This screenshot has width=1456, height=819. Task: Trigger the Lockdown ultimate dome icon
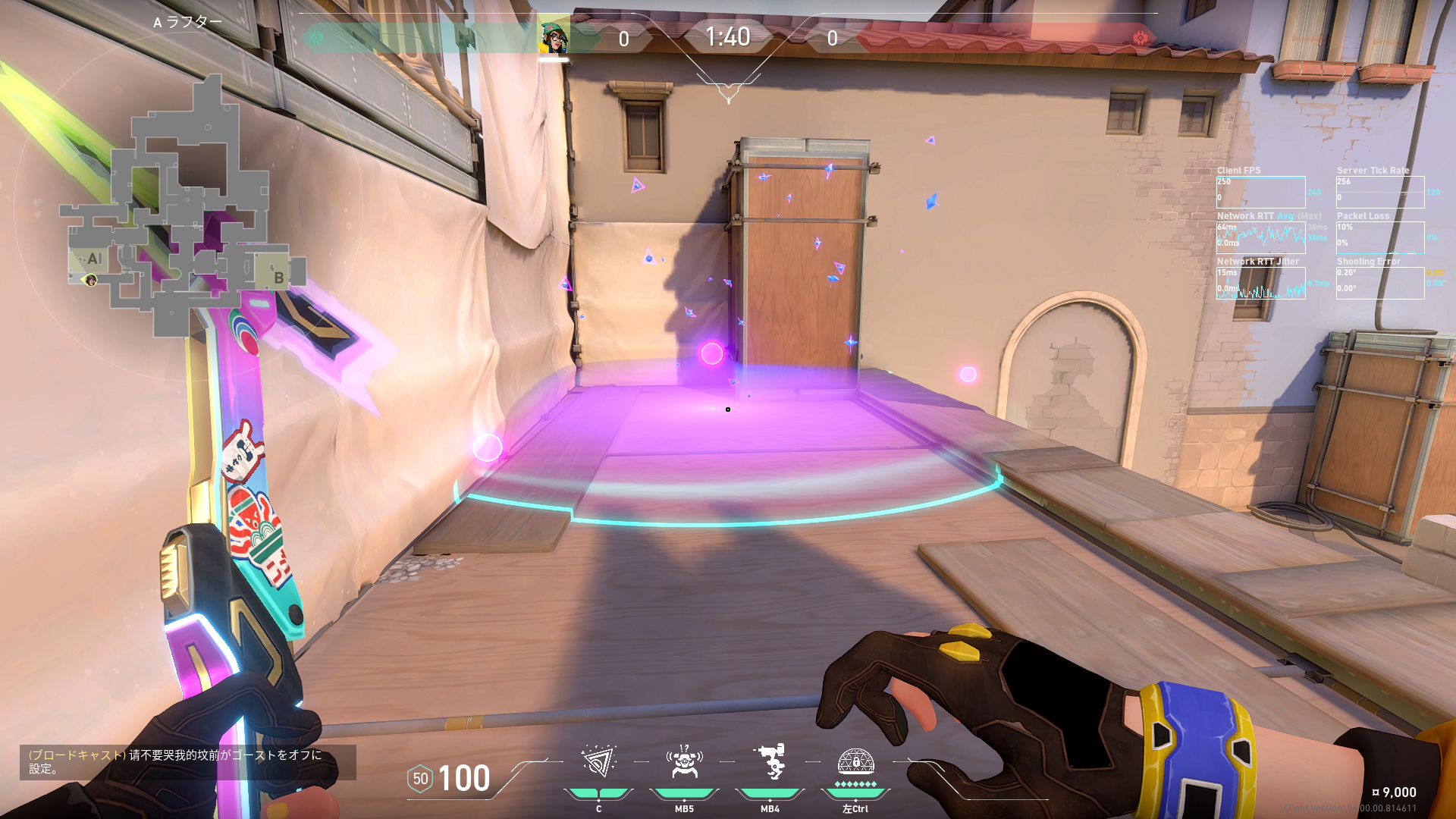pos(855,762)
